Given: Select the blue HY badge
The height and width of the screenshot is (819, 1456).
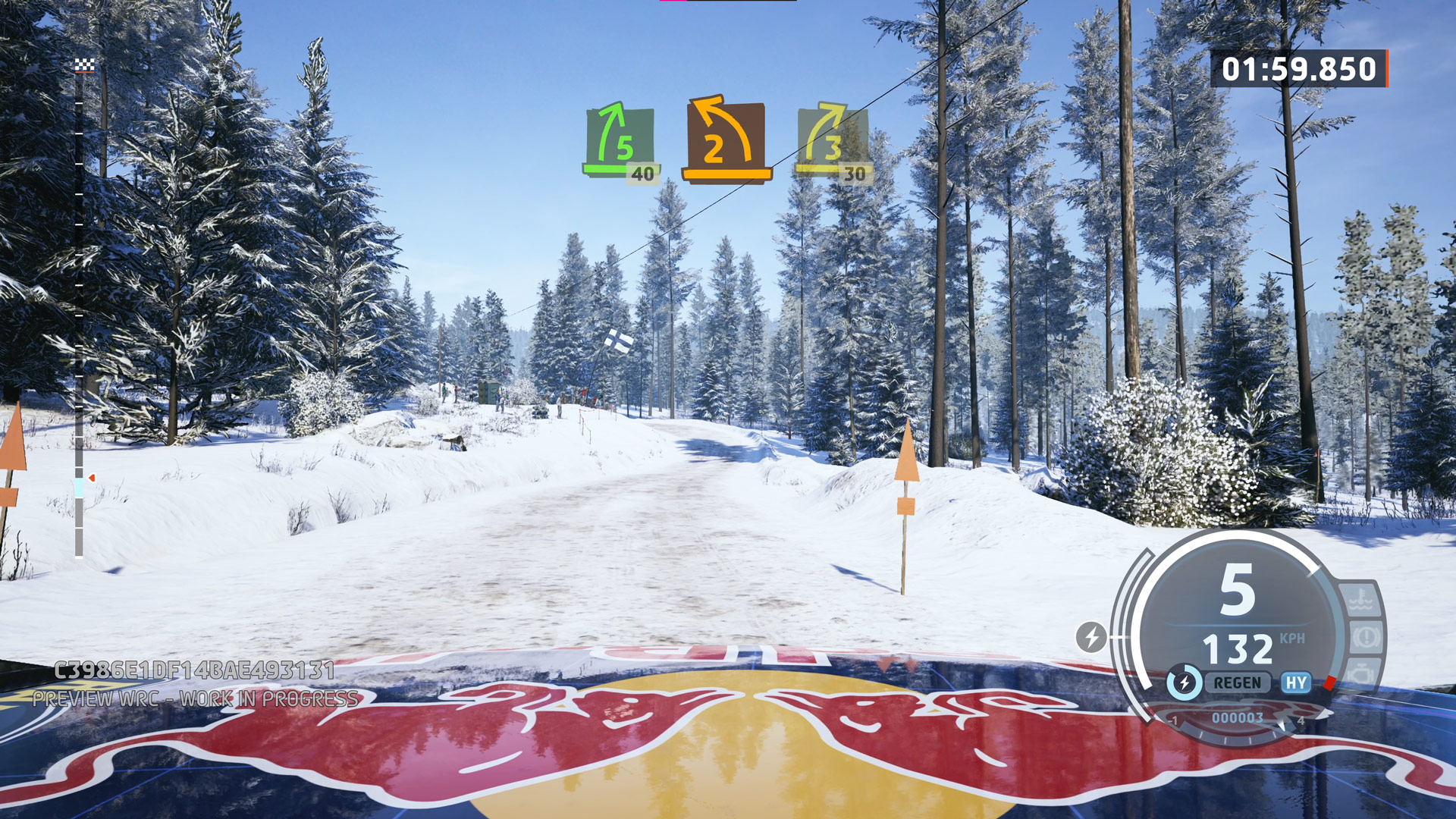Looking at the screenshot, I should [x=1296, y=683].
